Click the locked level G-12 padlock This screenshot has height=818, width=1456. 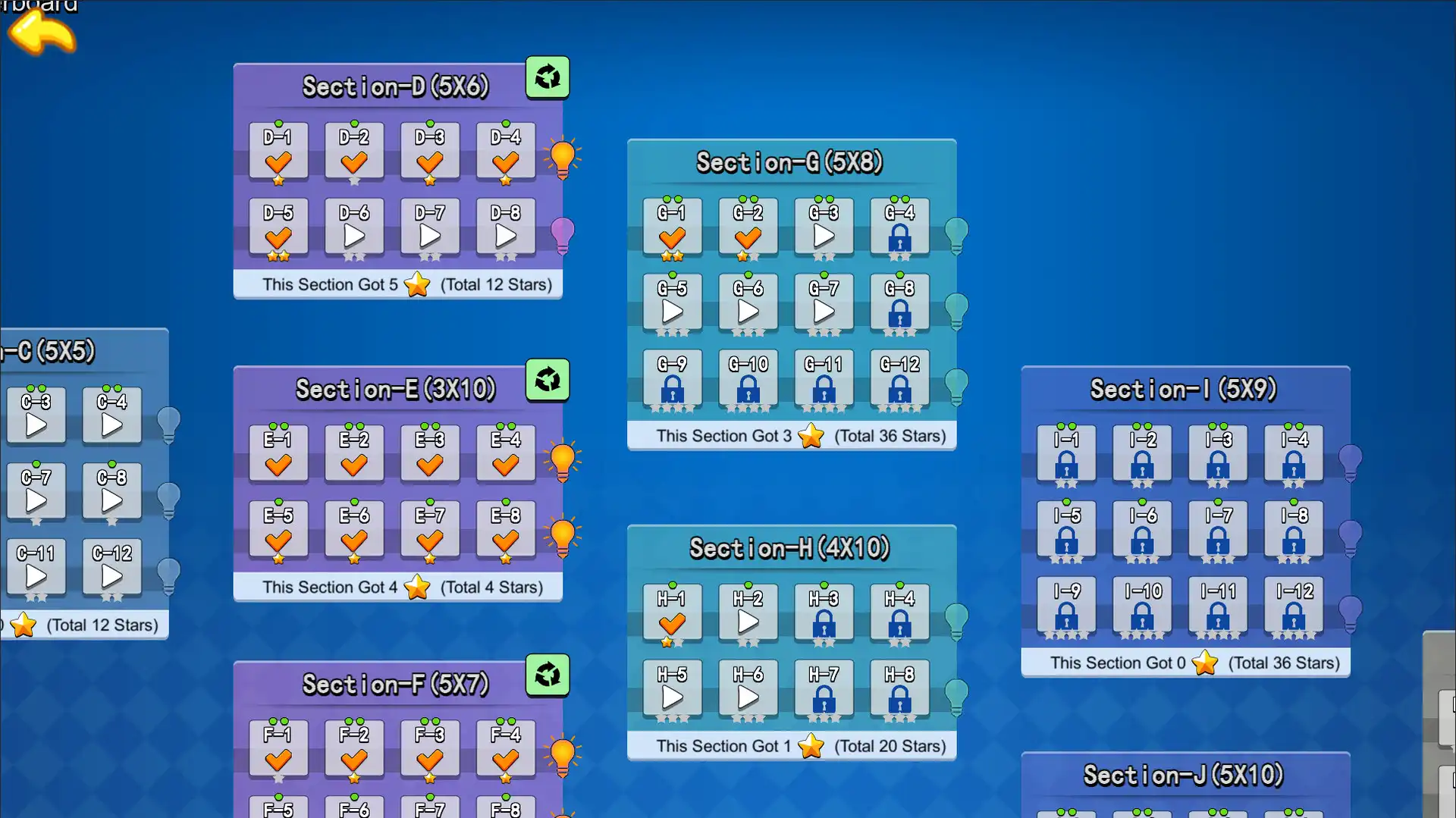pos(899,387)
